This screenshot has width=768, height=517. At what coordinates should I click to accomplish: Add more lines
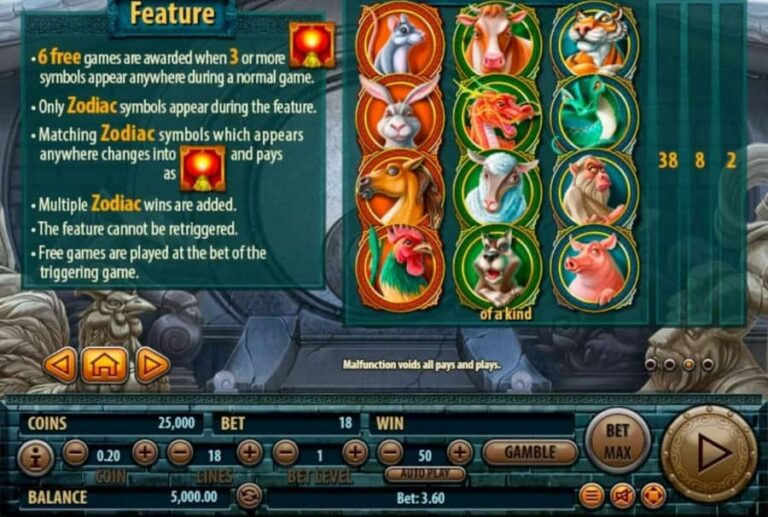tap(250, 453)
